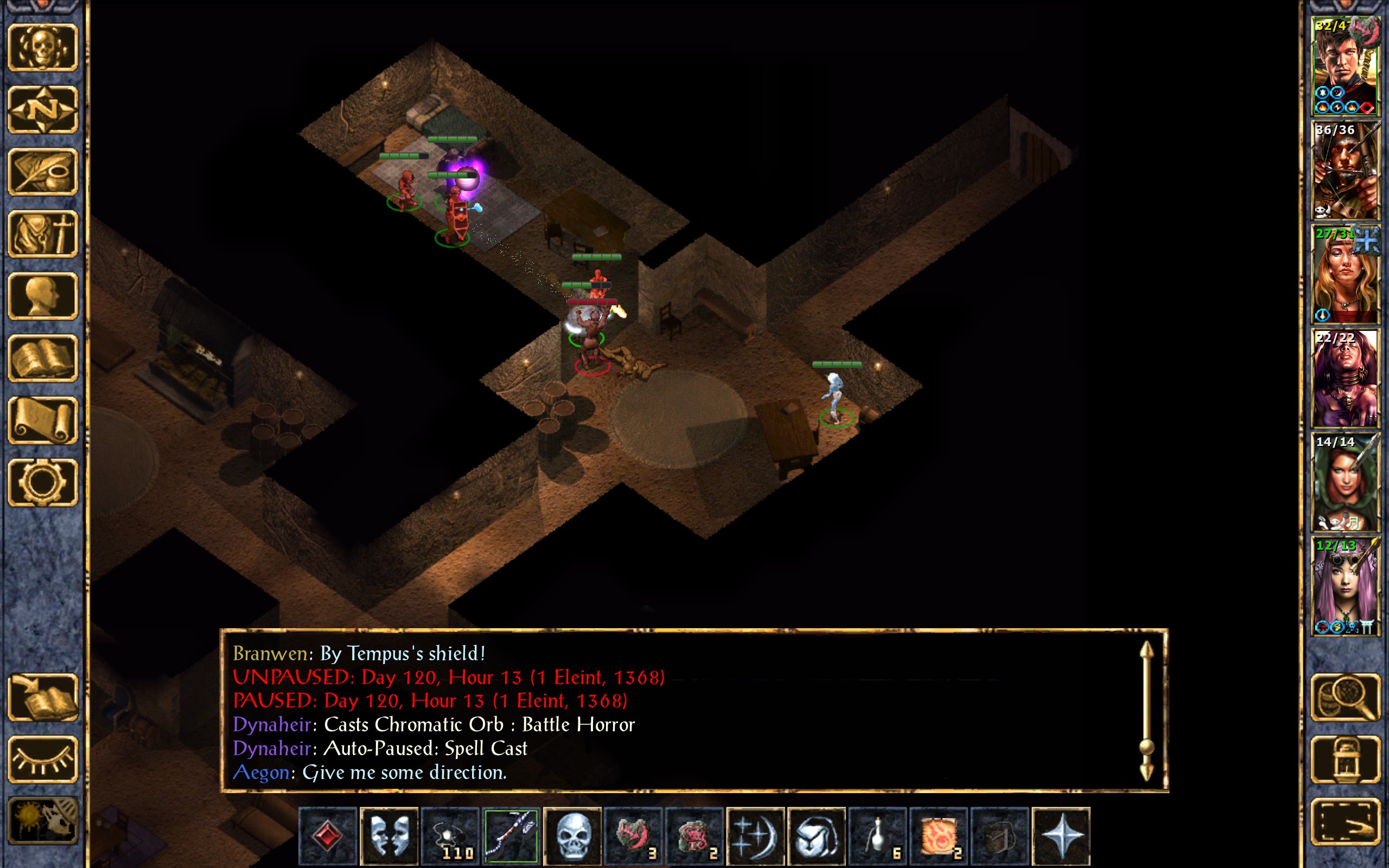Open the journal quill button
This screenshot has width=1389, height=868.
click(43, 171)
